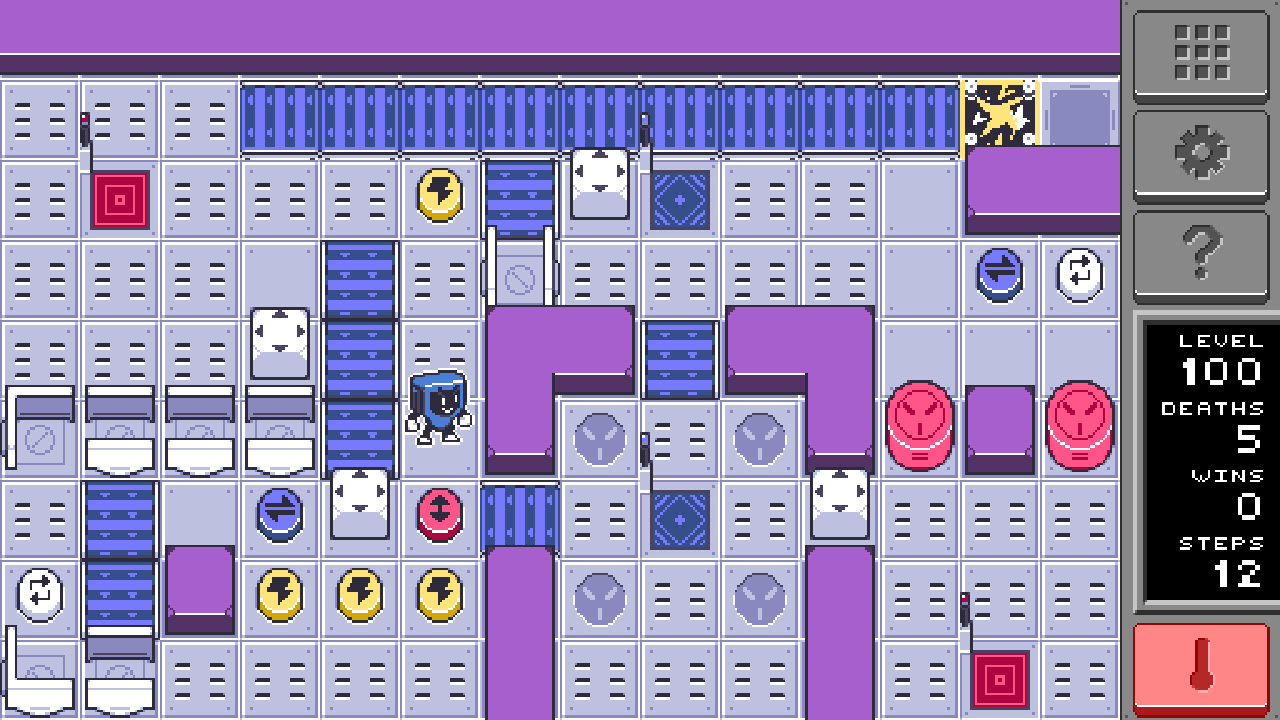Click the starburst exit tile at top right

click(998, 113)
